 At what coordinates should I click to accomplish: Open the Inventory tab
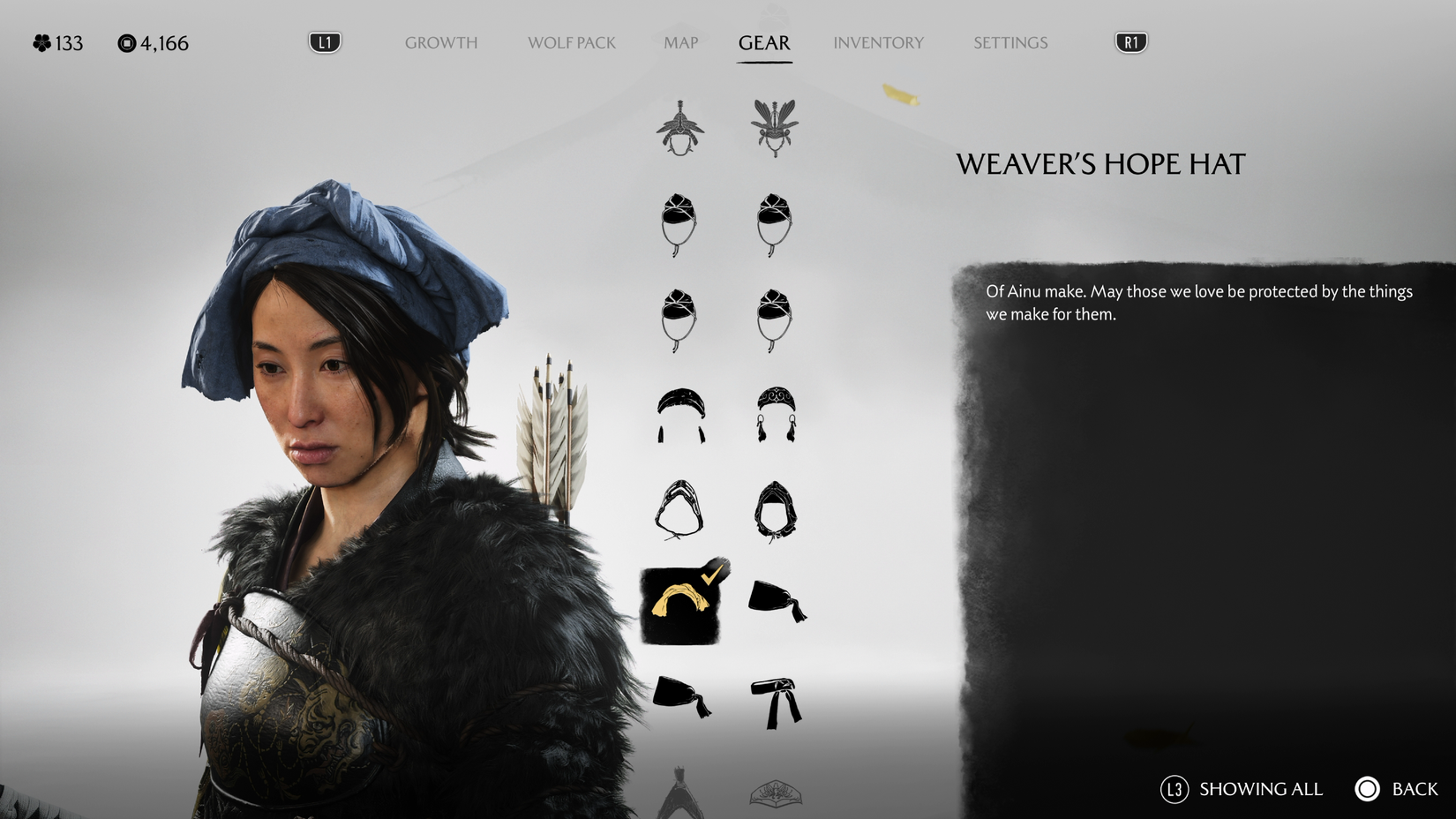point(879,42)
